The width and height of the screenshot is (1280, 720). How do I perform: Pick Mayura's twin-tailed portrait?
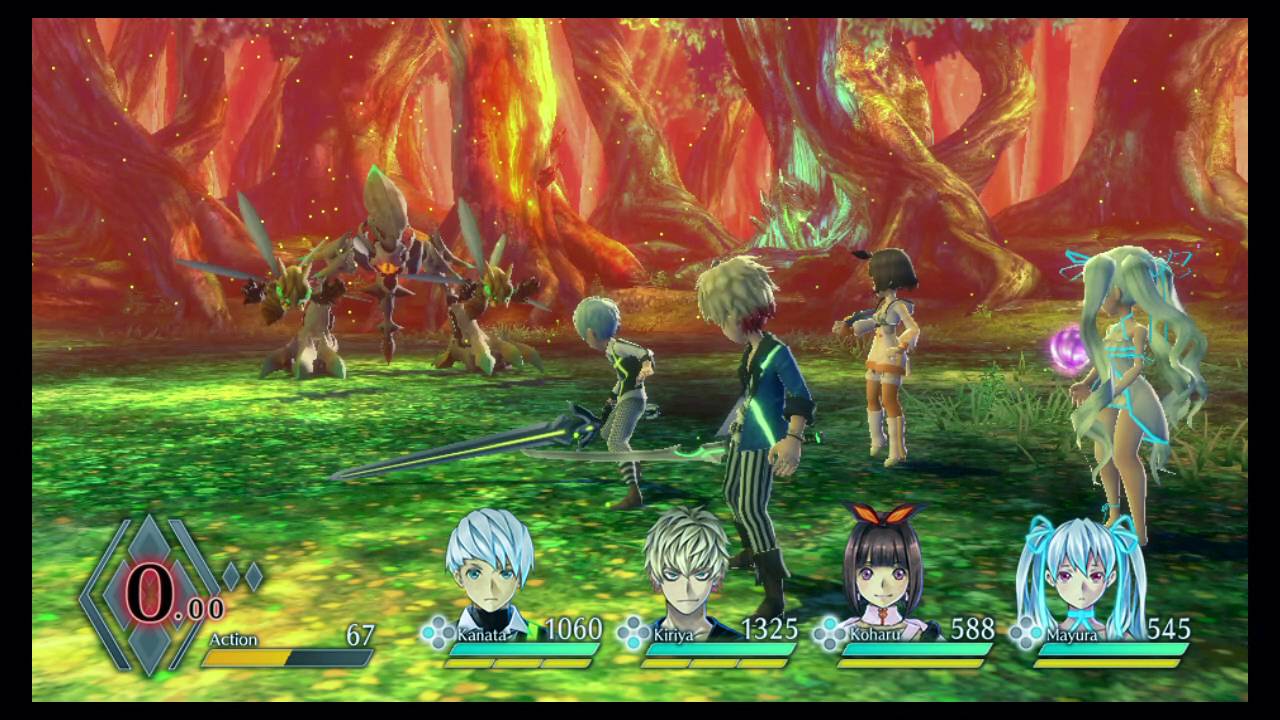coord(1078,572)
